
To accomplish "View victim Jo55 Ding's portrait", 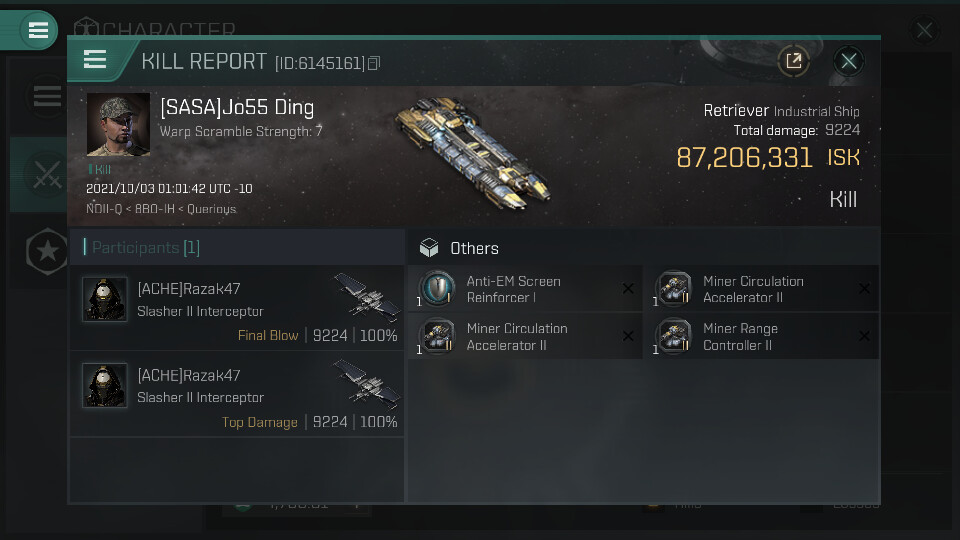I will pyautogui.click(x=118, y=125).
